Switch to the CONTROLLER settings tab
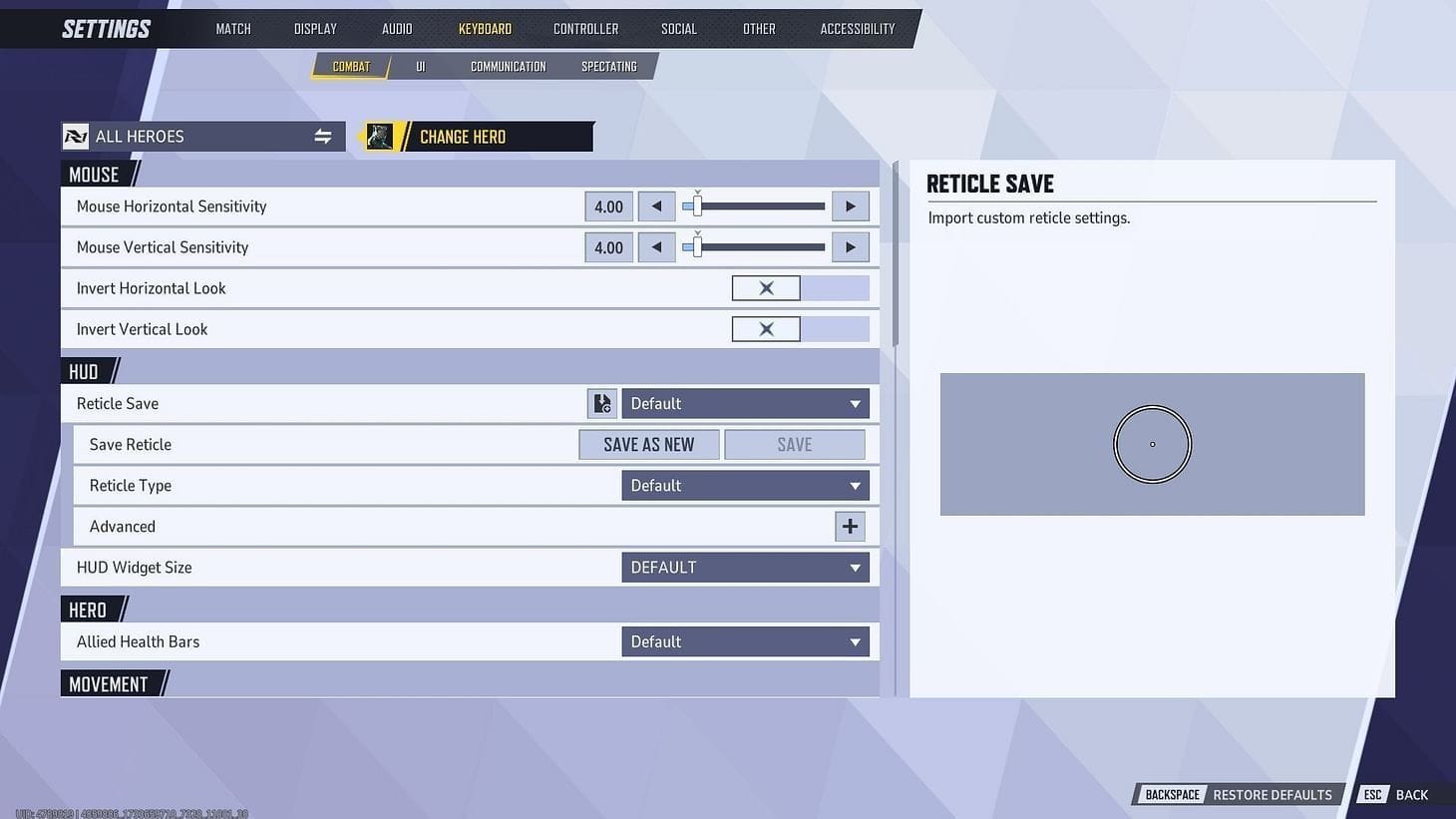This screenshot has height=819, width=1456. pyautogui.click(x=585, y=28)
